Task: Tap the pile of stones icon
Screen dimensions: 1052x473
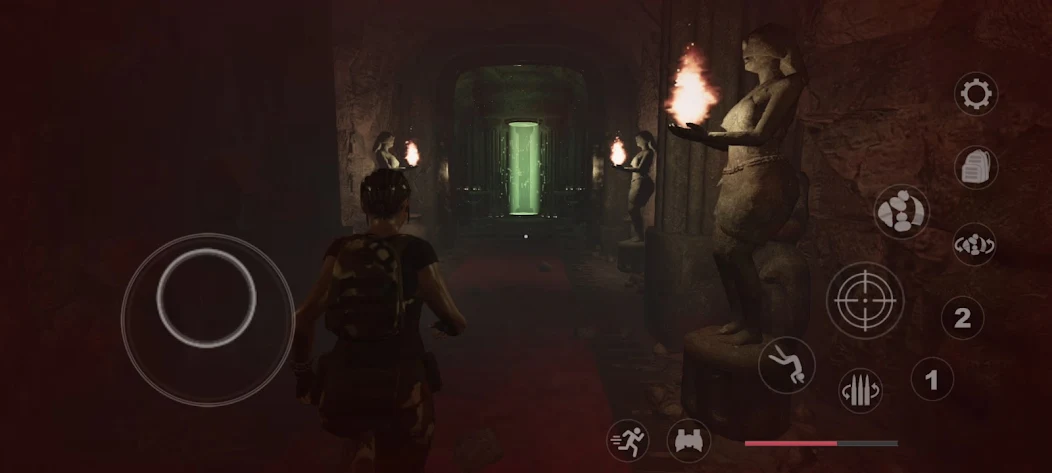Action: point(902,211)
